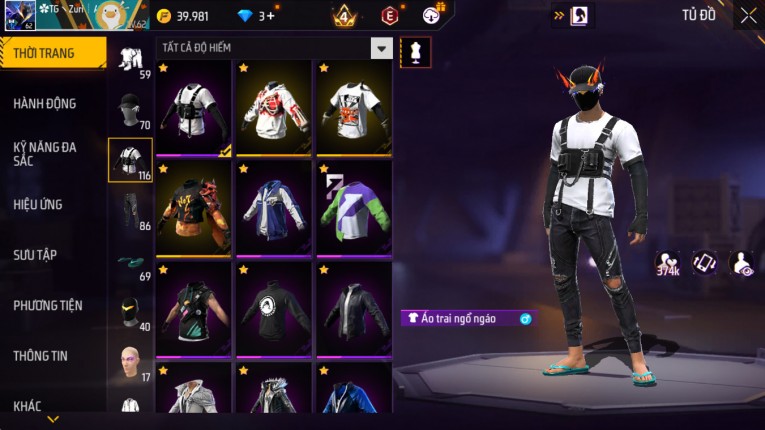Close the vault with the X button
The width and height of the screenshot is (765, 430).
748,15
